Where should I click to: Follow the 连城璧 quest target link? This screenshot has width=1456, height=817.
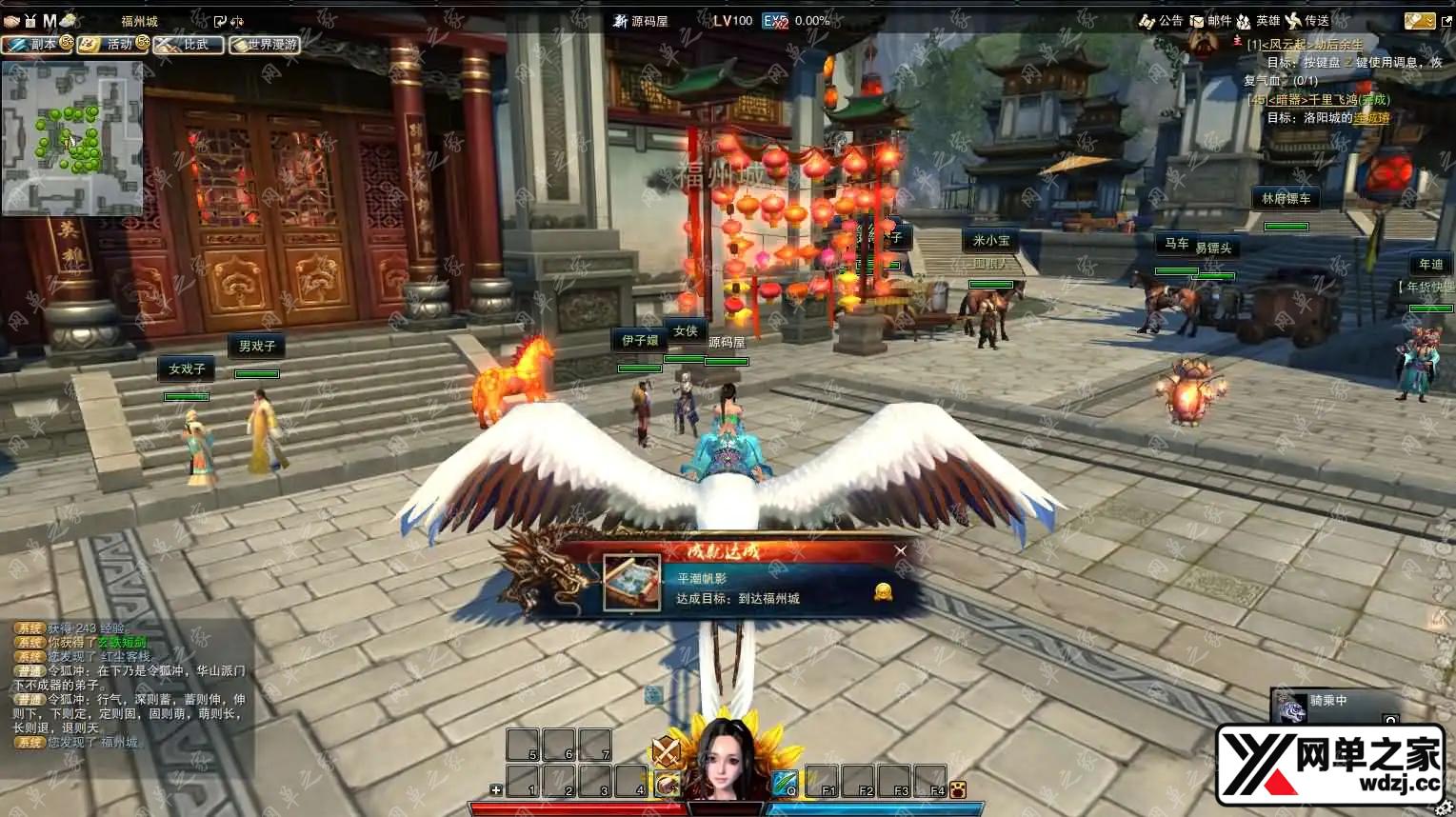point(1371,118)
